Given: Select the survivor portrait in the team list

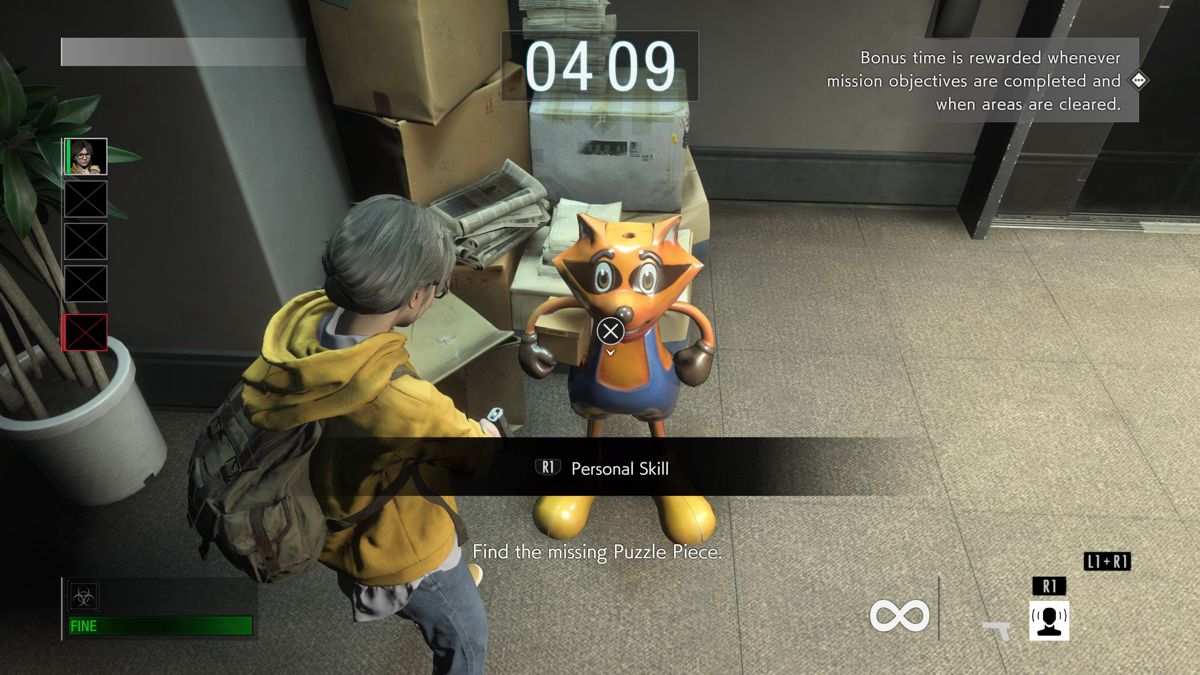Looking at the screenshot, I should (x=86, y=157).
